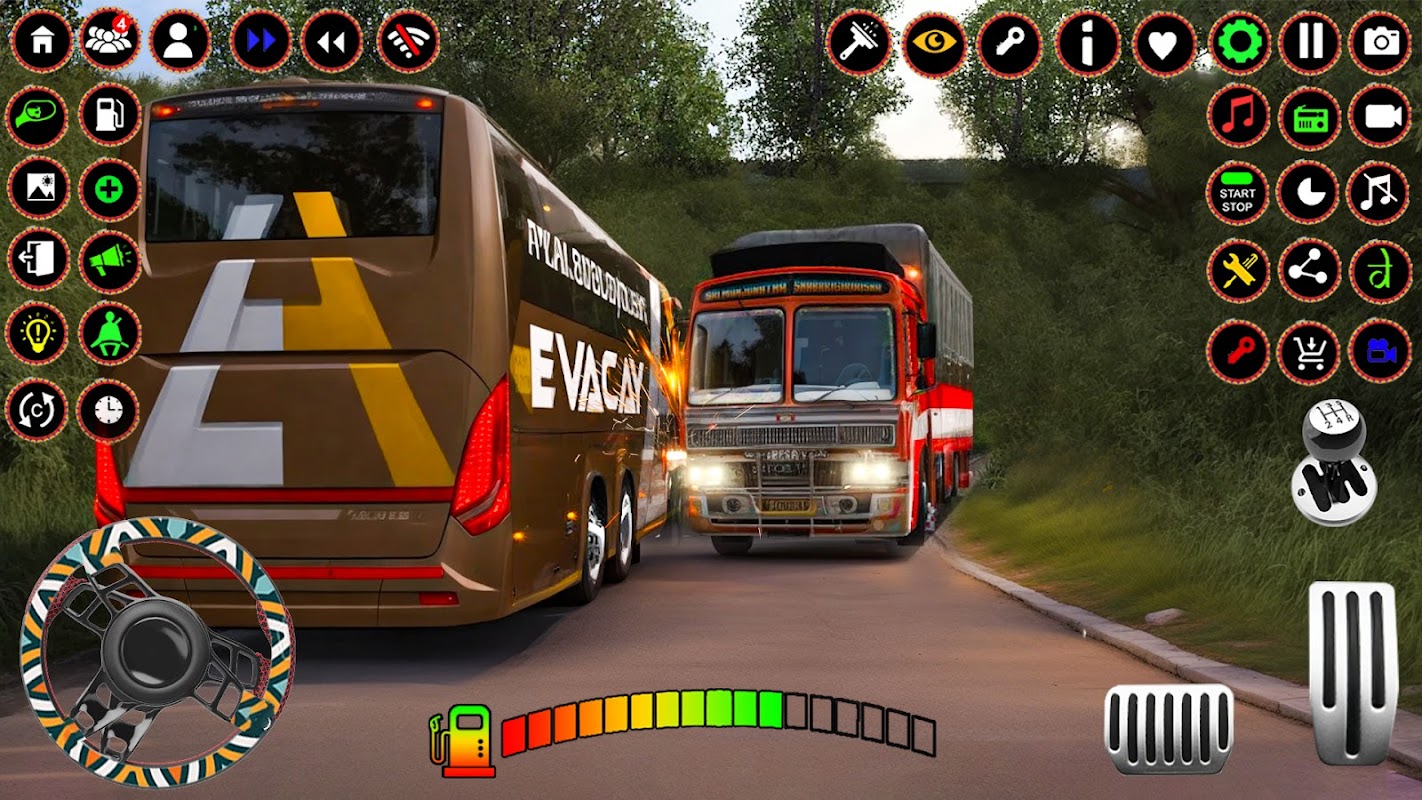1422x800 pixels.
Task: Take a screenshot with camera icon
Action: click(x=1380, y=42)
